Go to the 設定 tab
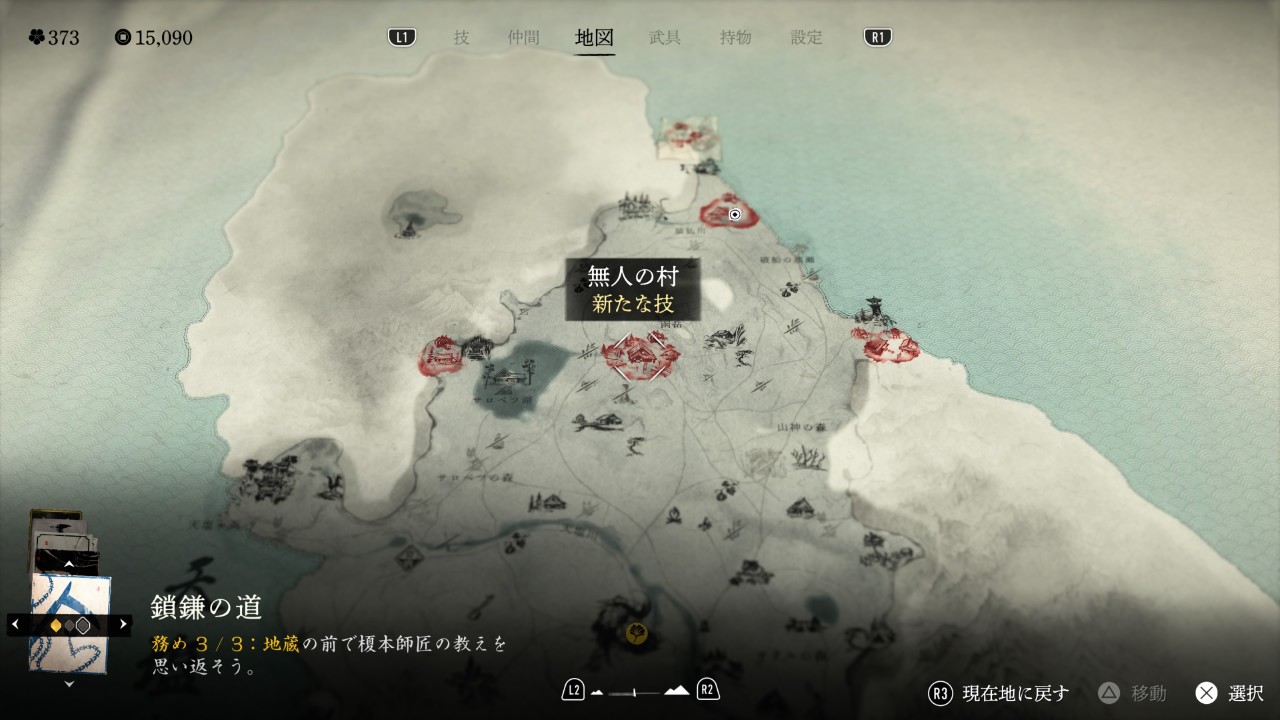This screenshot has width=1280, height=720. pos(806,38)
